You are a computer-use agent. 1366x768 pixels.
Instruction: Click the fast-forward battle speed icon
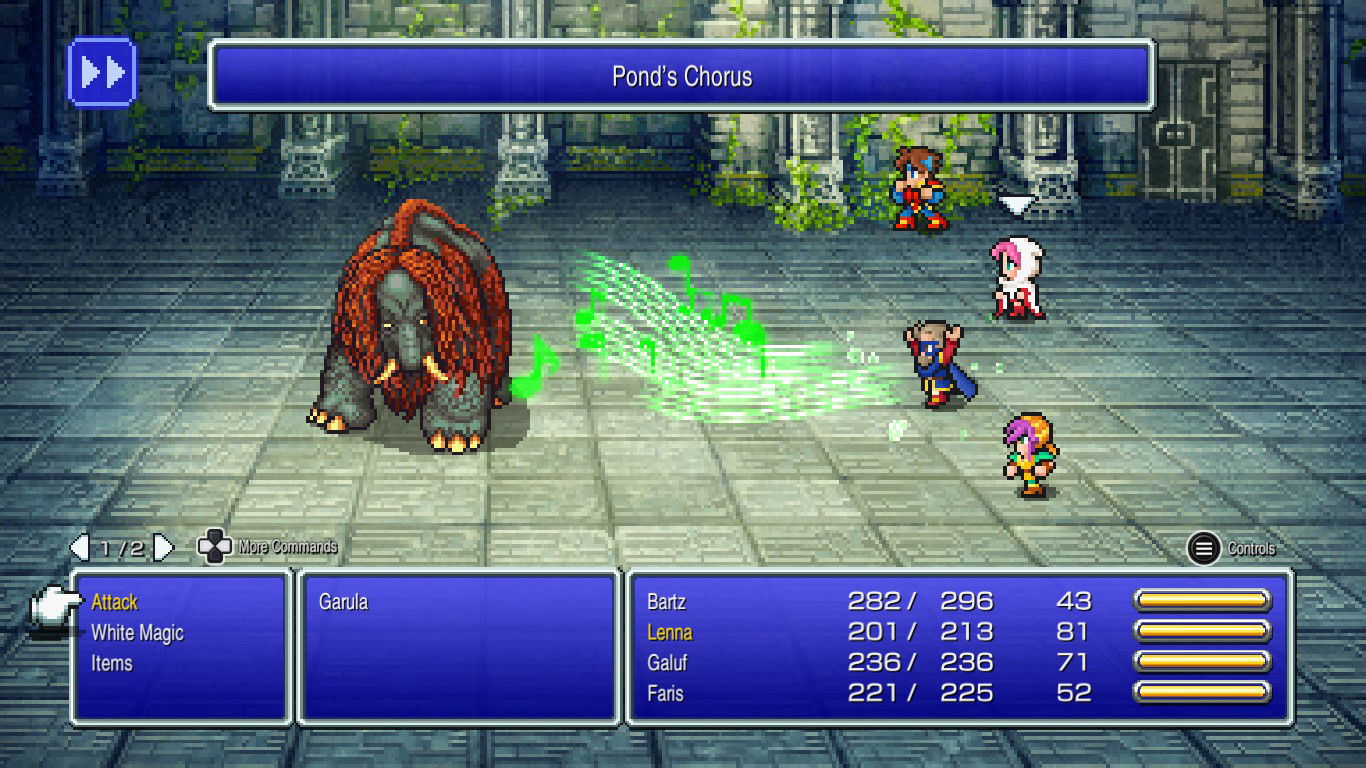click(100, 71)
